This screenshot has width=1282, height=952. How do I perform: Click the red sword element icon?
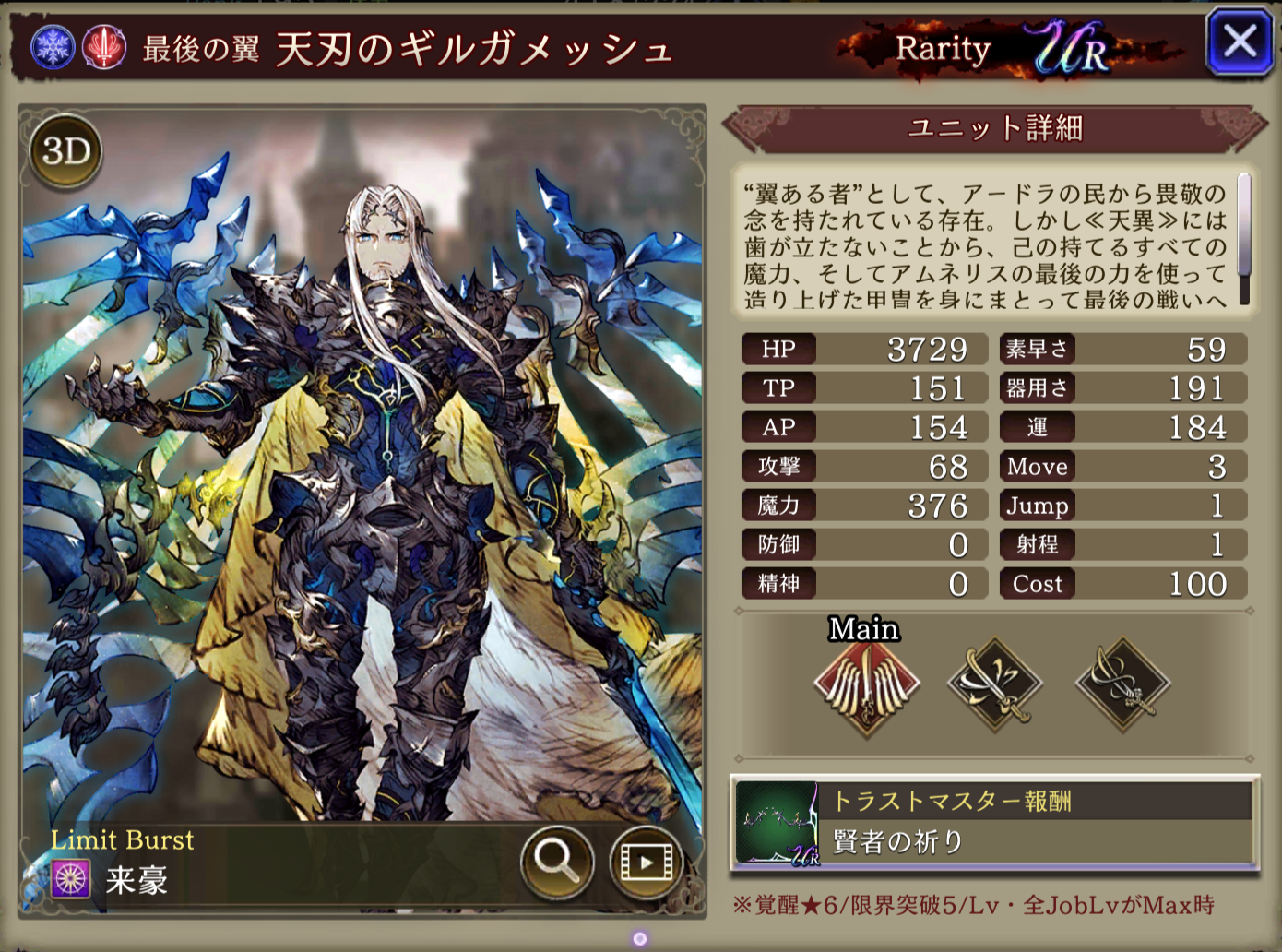[x=104, y=47]
